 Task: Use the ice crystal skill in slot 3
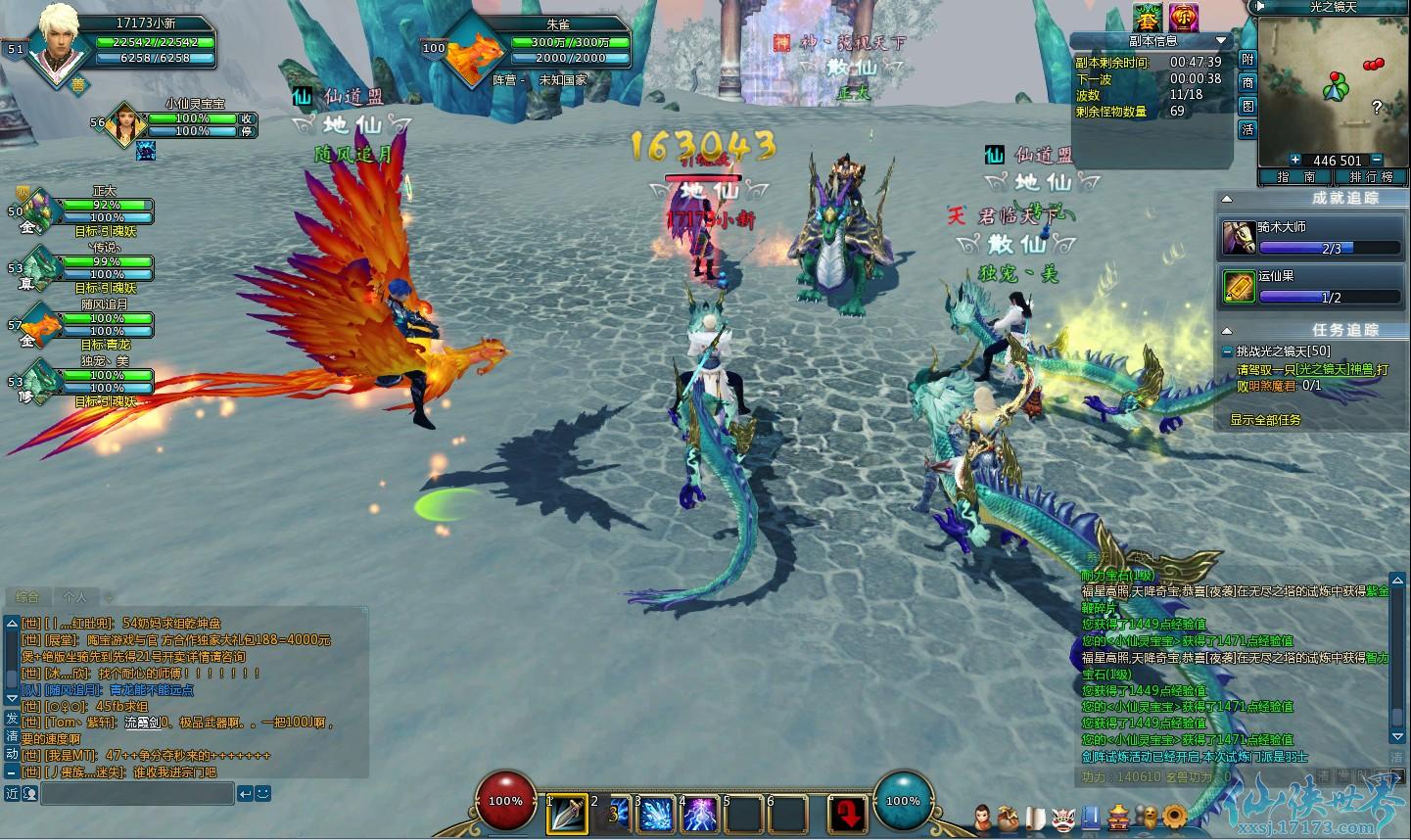click(x=654, y=814)
